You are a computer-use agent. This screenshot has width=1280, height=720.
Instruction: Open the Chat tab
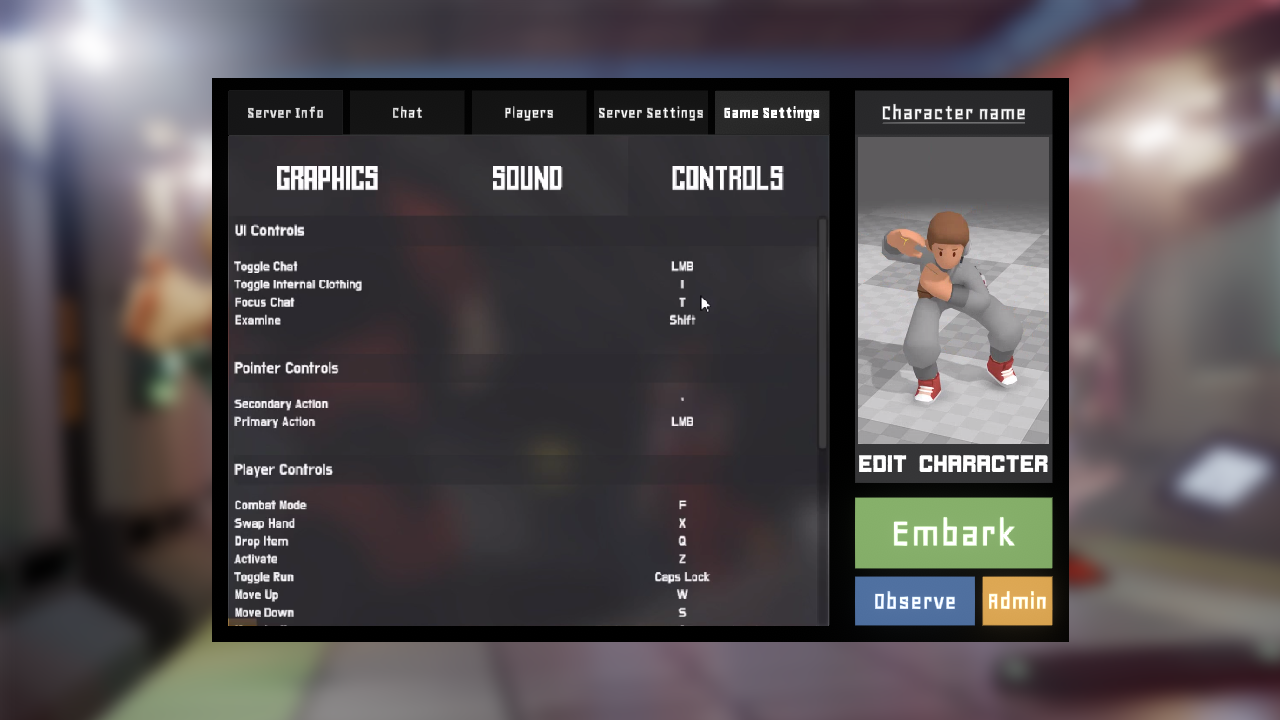tap(407, 113)
